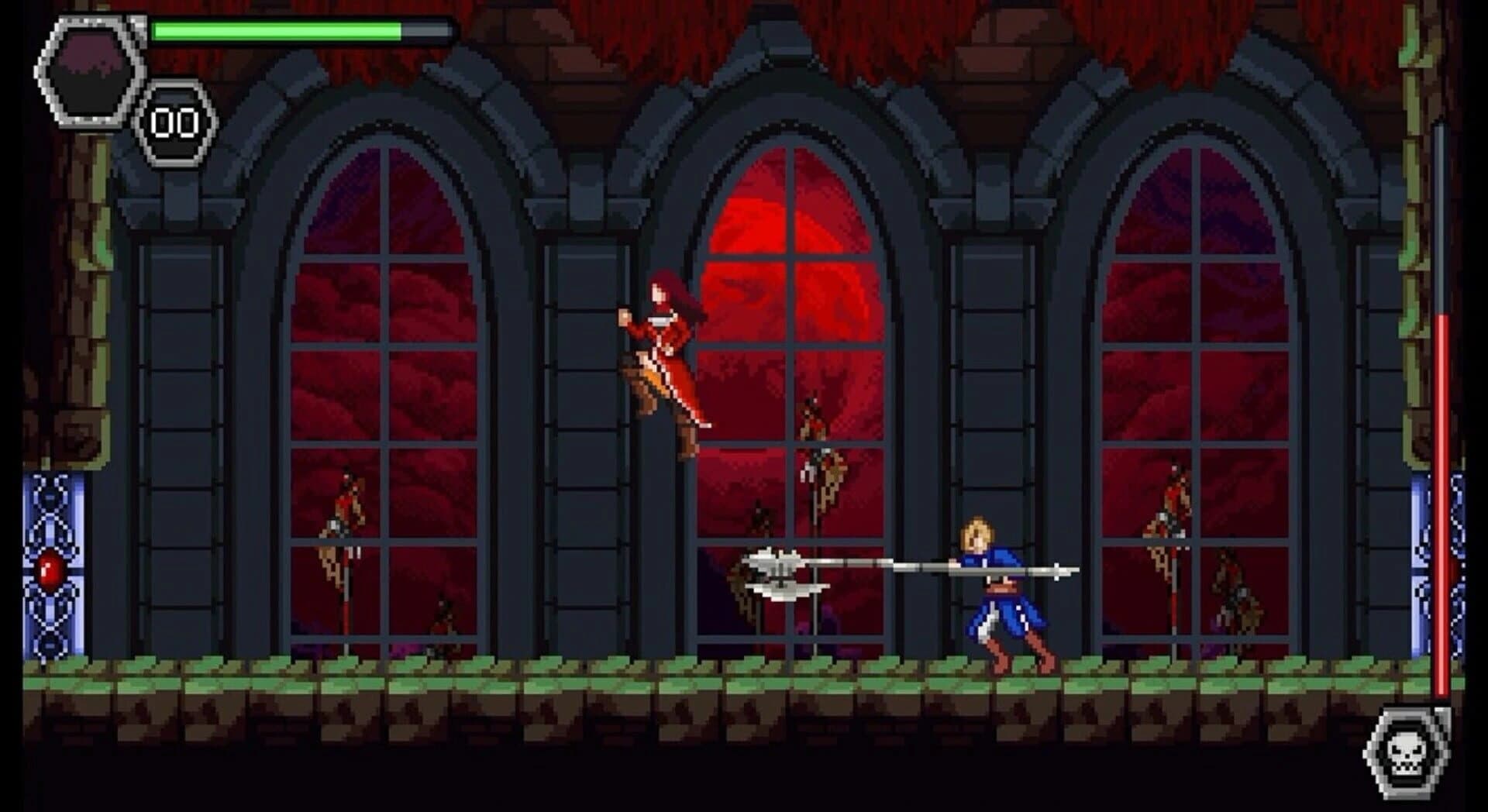
Task: Expand the central arched window with the moon
Action: (790, 387)
